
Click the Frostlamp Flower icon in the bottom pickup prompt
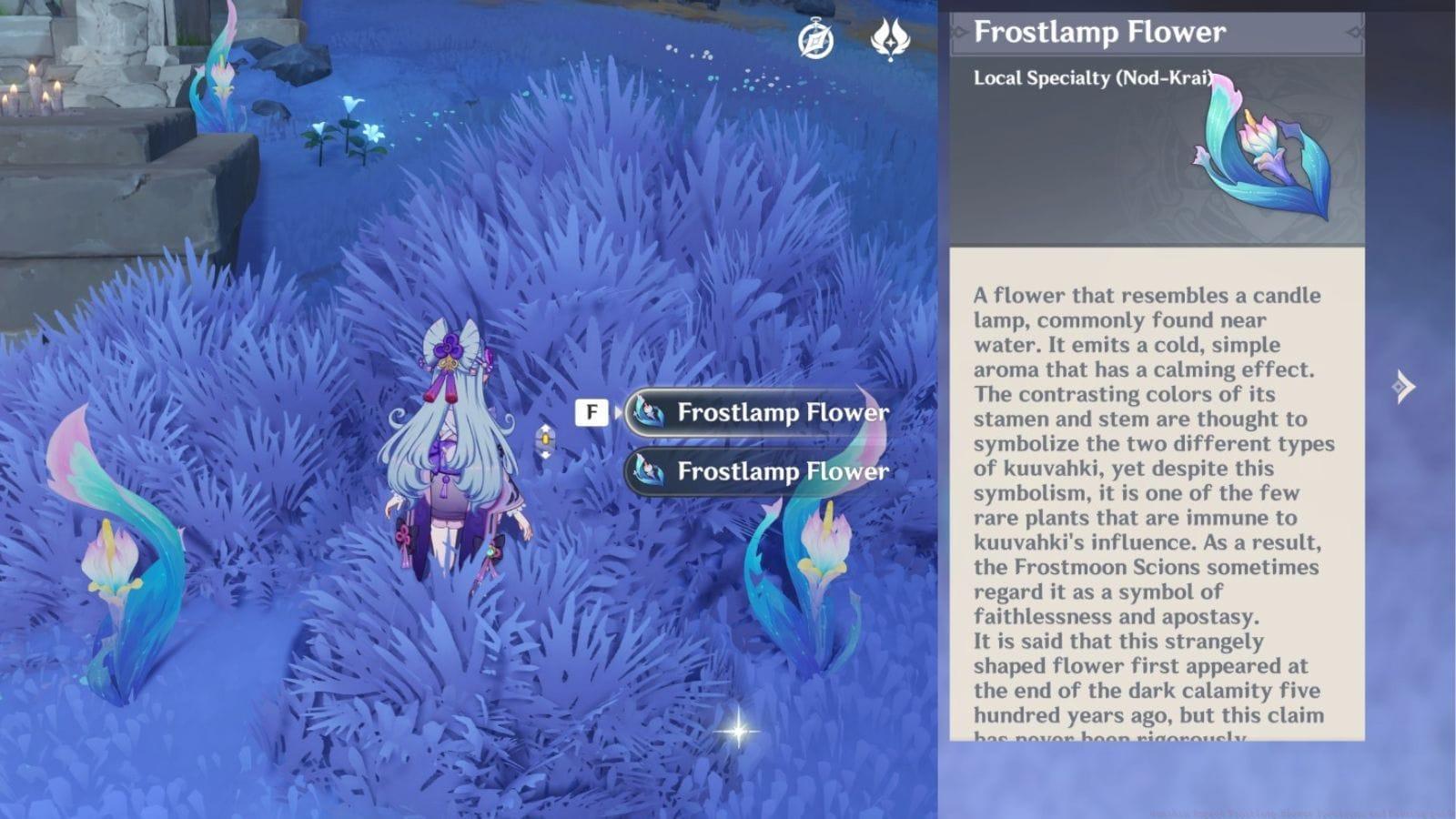pyautogui.click(x=647, y=472)
